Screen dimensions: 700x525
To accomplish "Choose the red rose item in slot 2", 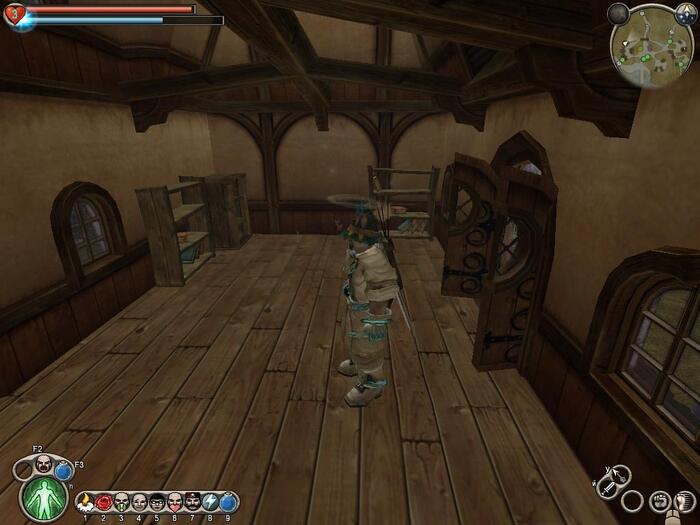I will point(103,501).
